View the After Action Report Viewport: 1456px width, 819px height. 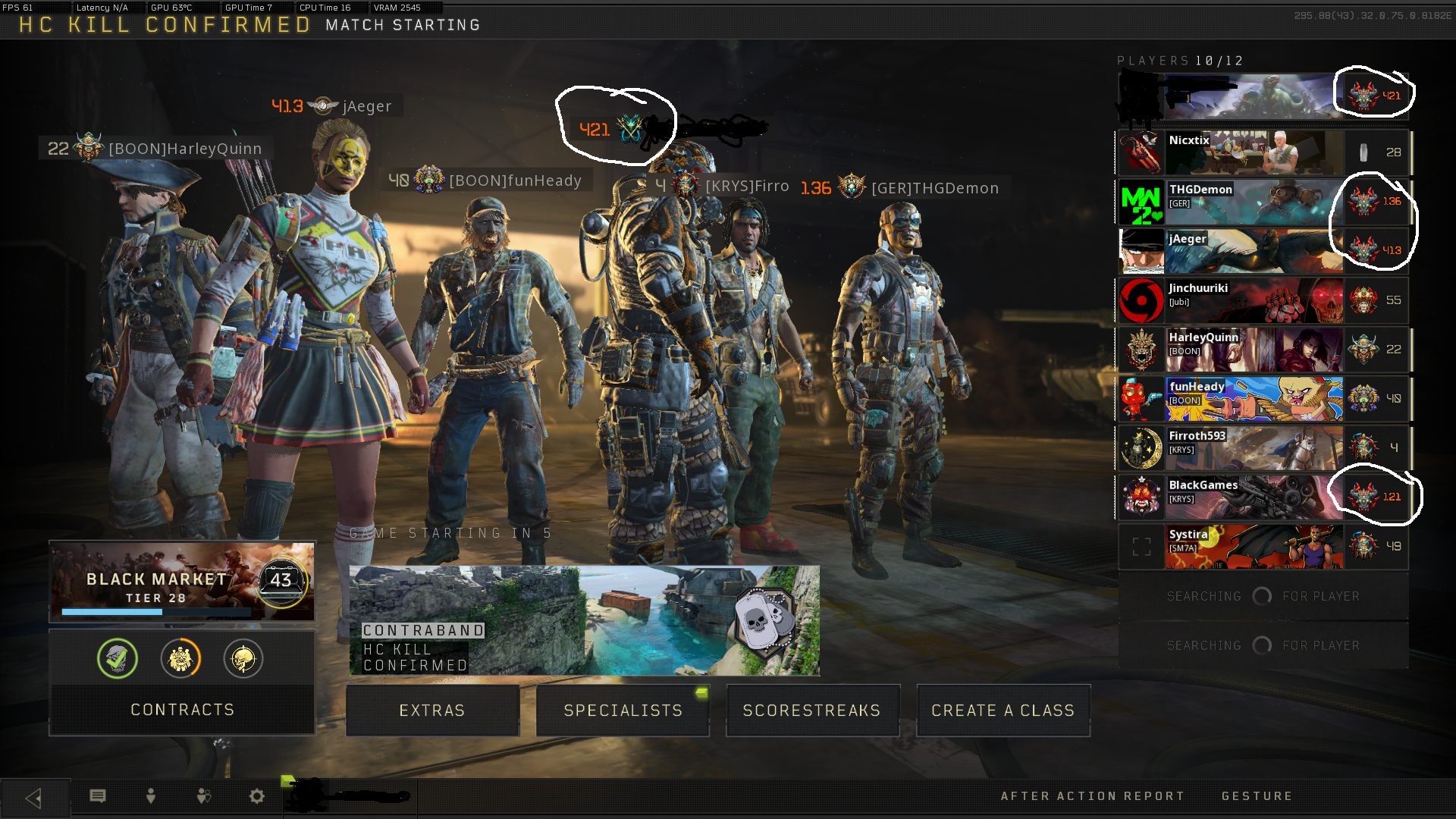coord(1093,796)
